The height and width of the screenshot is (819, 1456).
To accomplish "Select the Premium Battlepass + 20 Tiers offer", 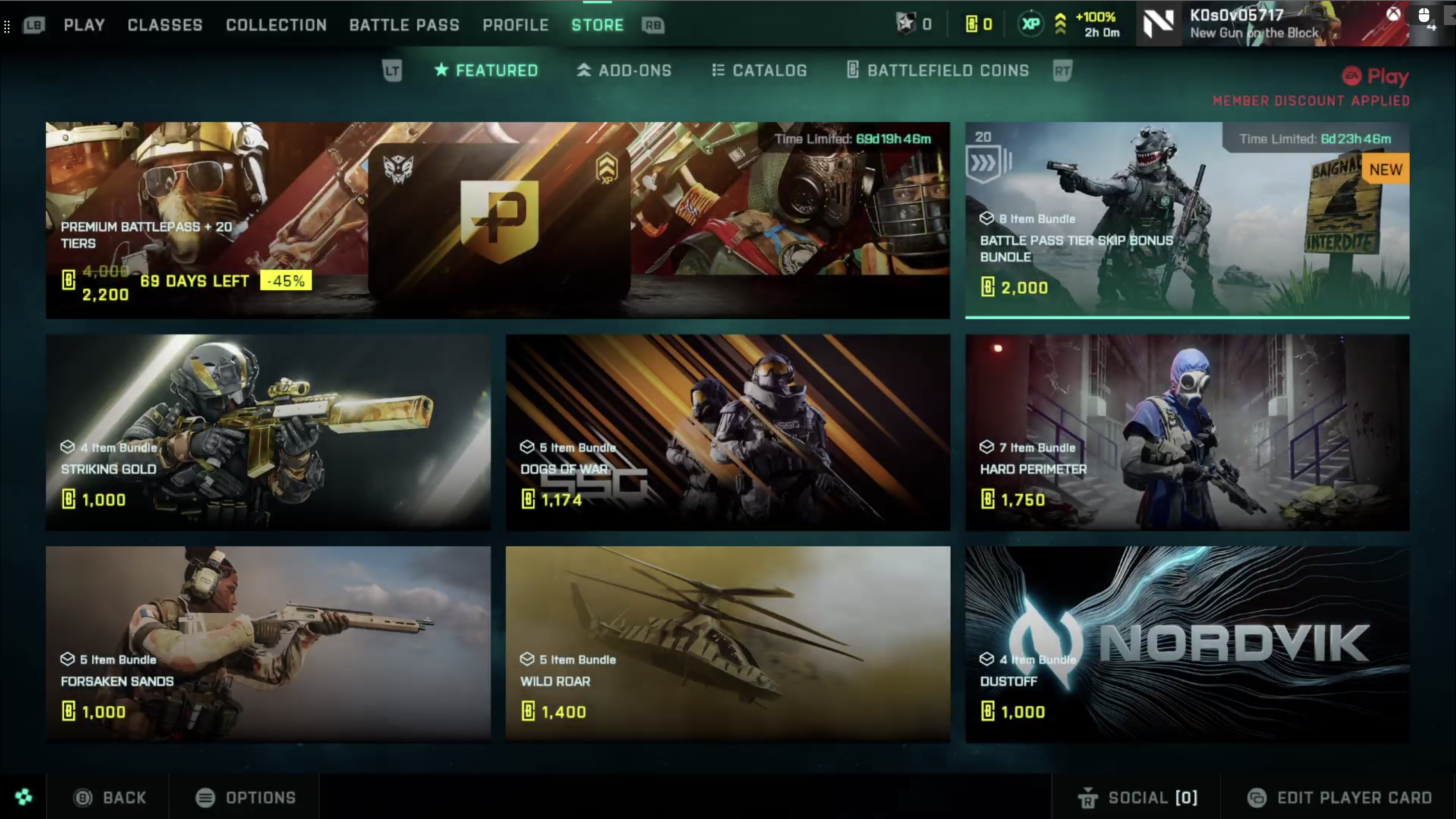I will click(498, 220).
